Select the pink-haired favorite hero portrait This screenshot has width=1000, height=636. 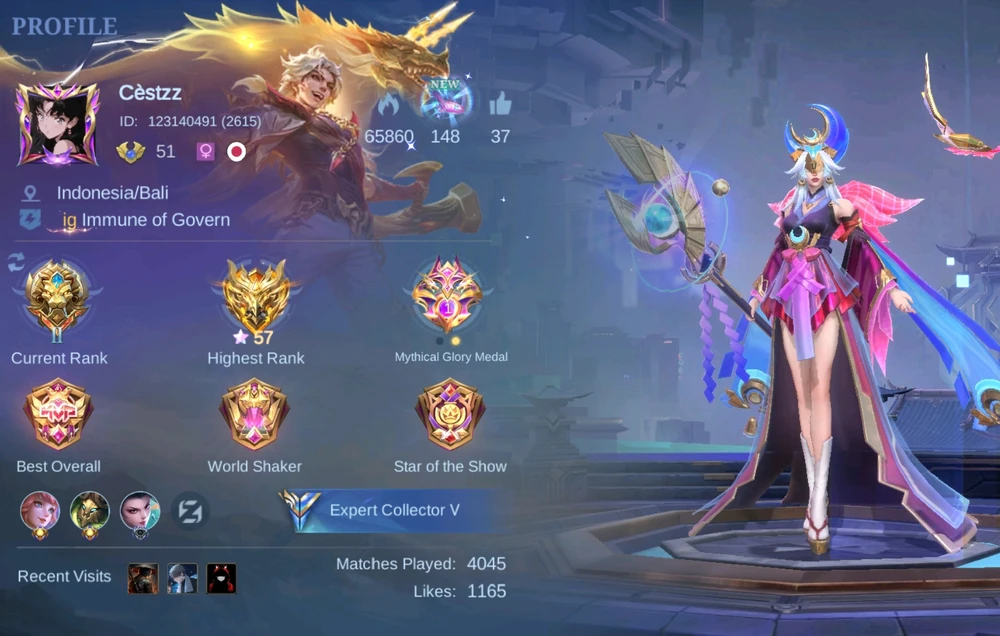(x=40, y=512)
